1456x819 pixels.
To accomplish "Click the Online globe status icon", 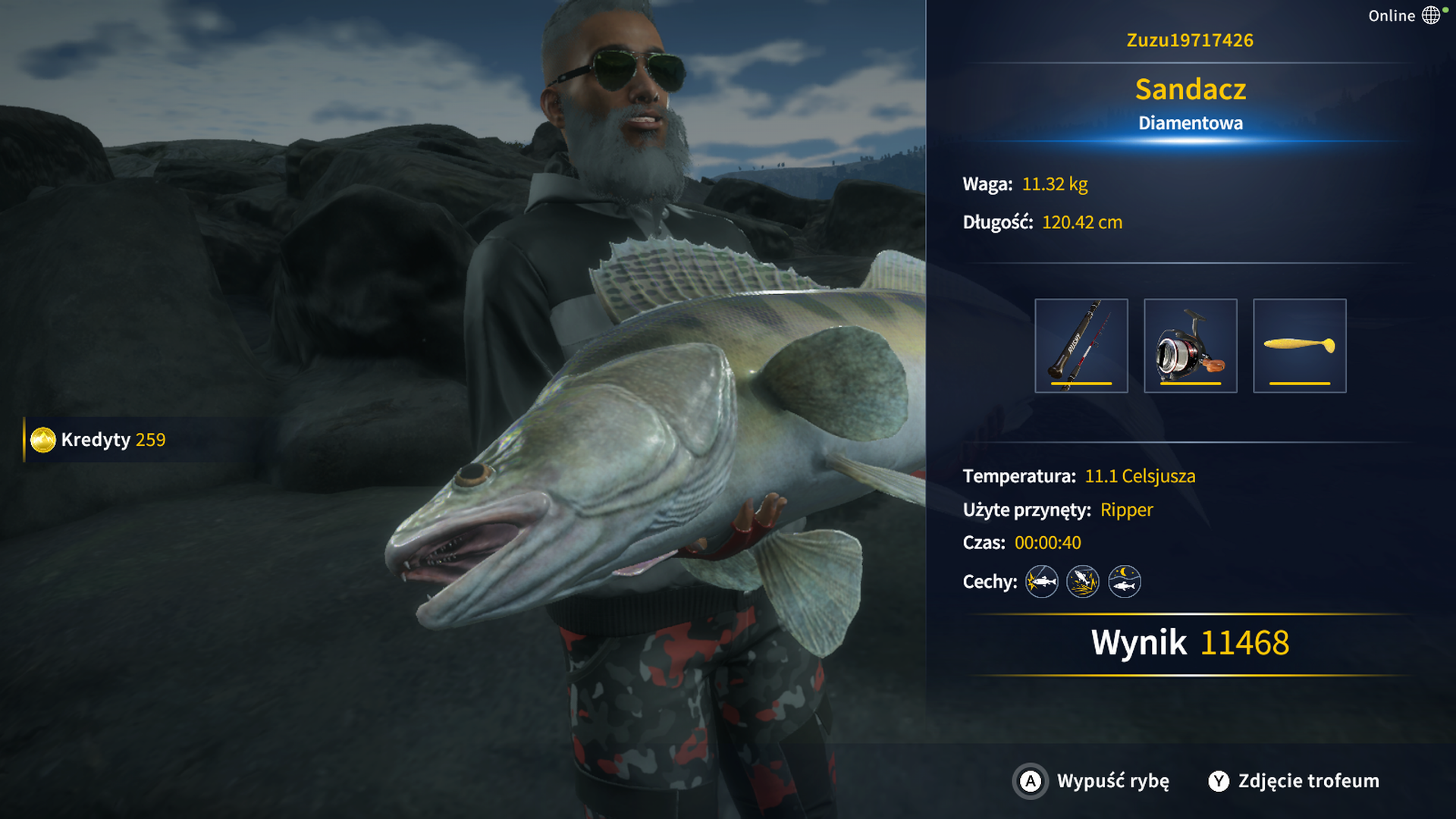I will point(1430,15).
